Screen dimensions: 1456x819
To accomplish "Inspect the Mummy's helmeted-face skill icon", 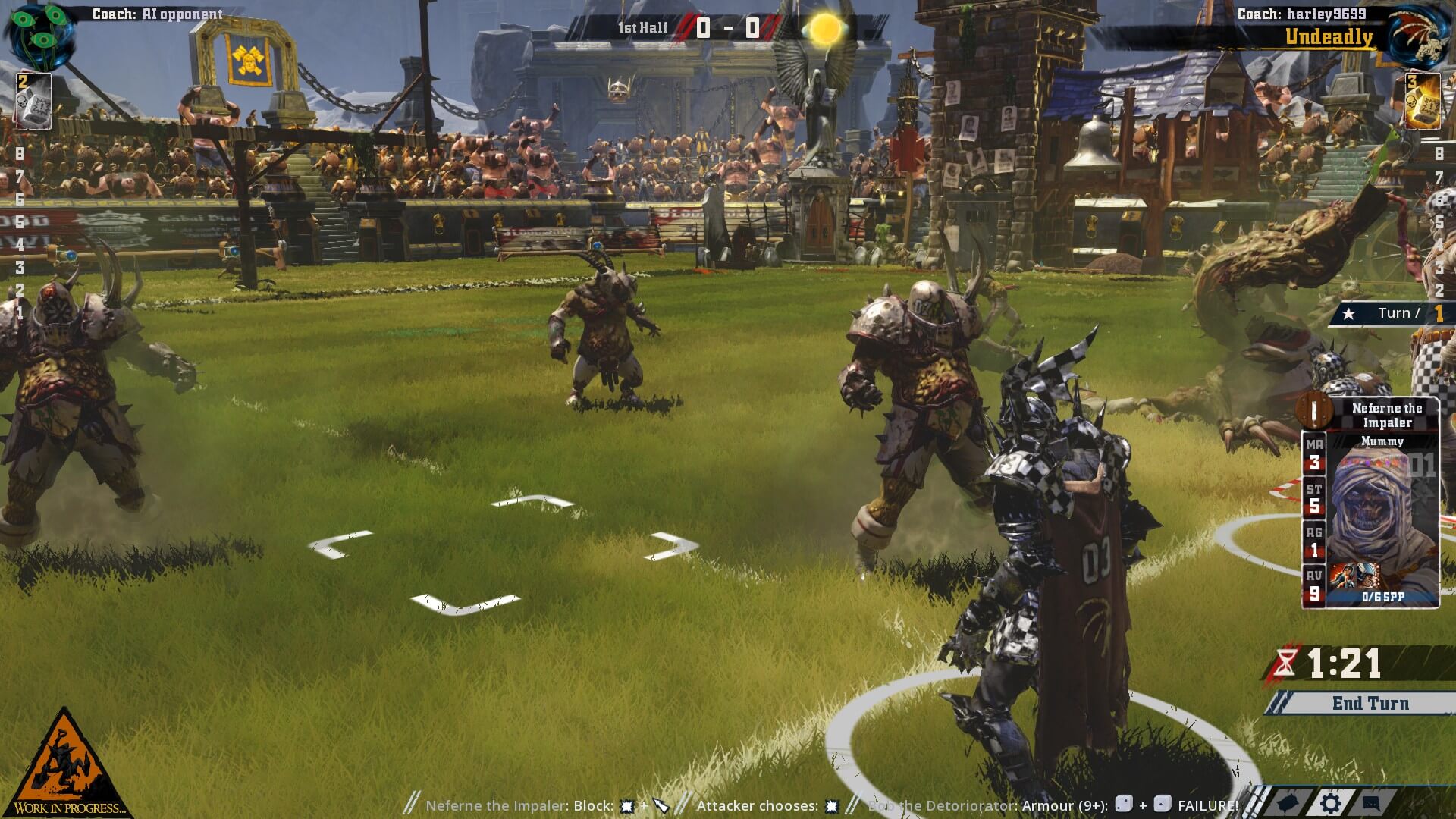I will tap(1366, 576).
